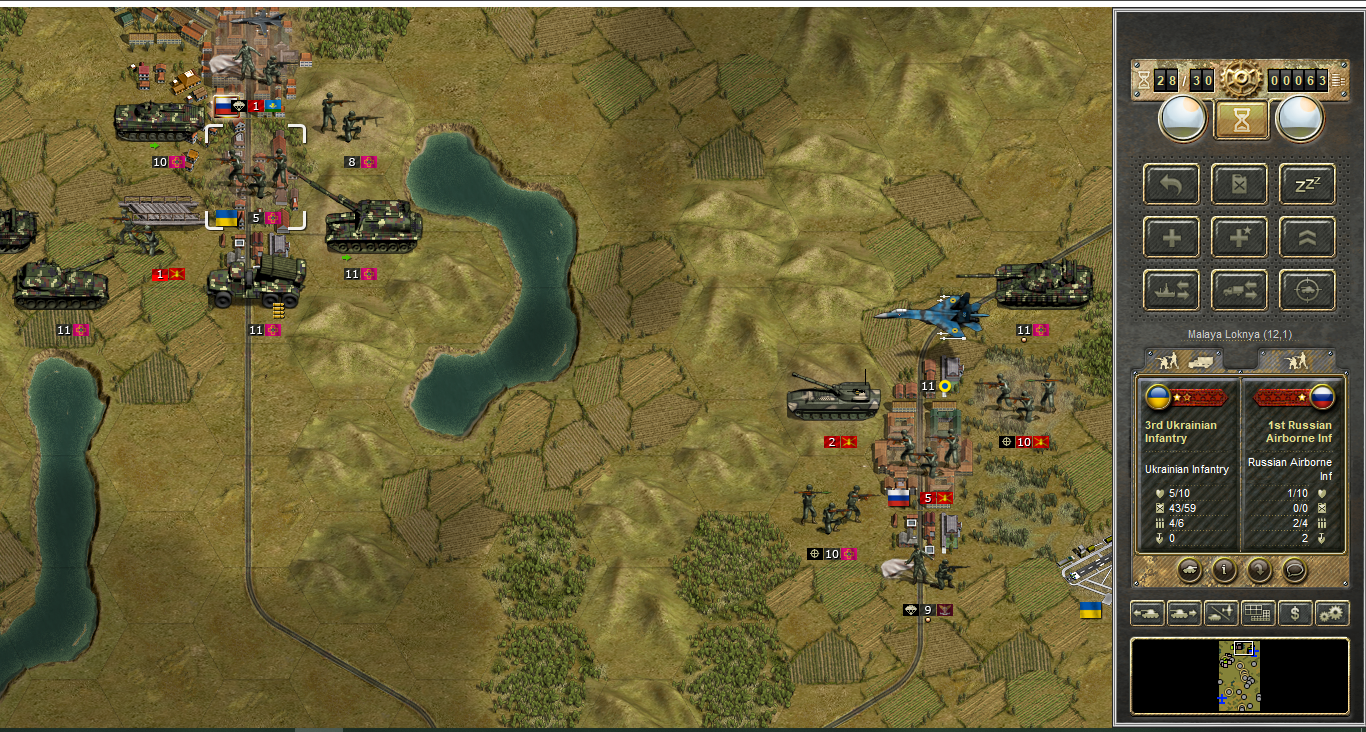Viewport: 1366px width, 732px height.
Task: Click the plain plus reinforcement button
Action: pos(1172,237)
